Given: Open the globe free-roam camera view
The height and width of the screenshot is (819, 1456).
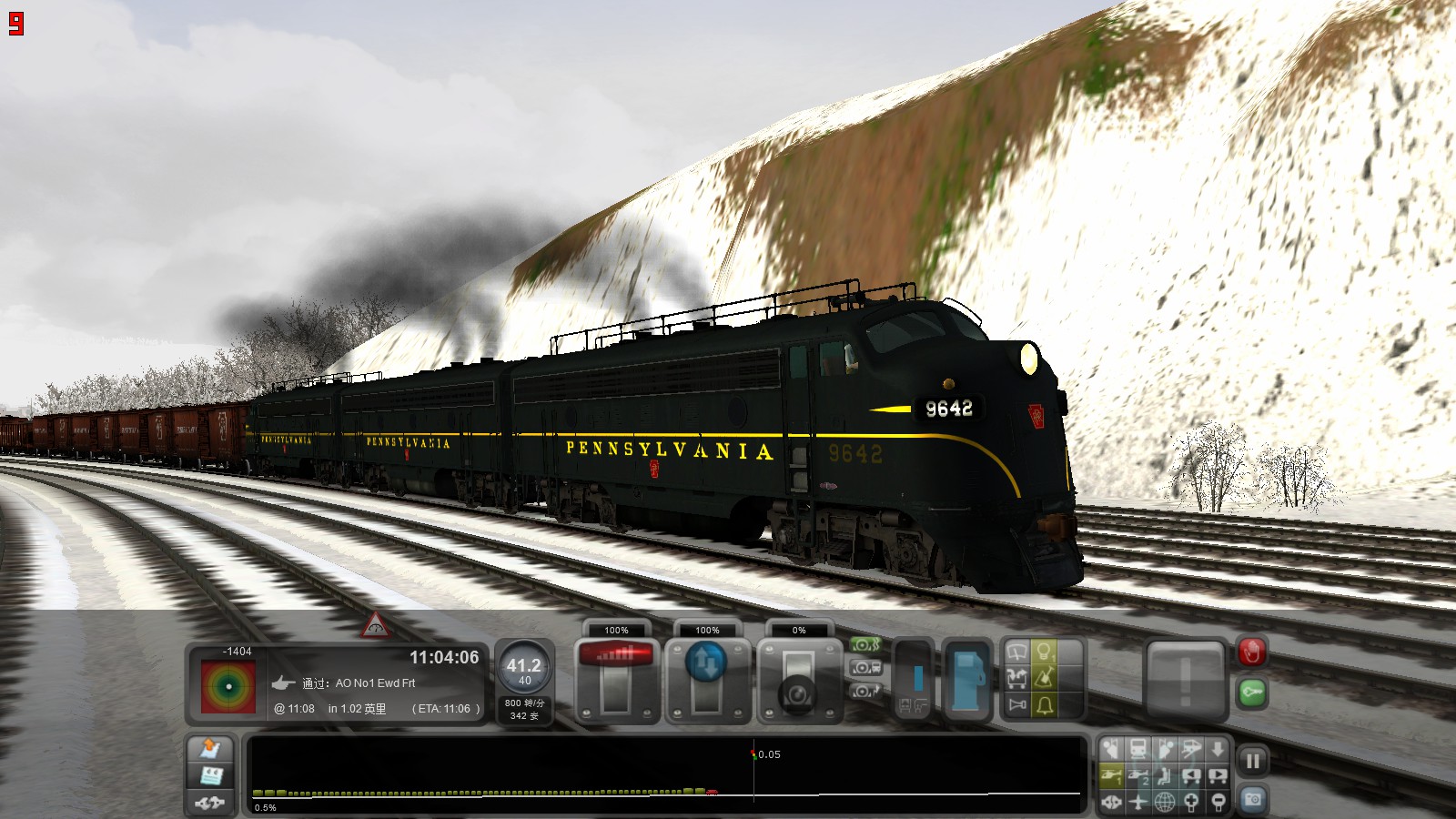Looking at the screenshot, I should 1167,801.
